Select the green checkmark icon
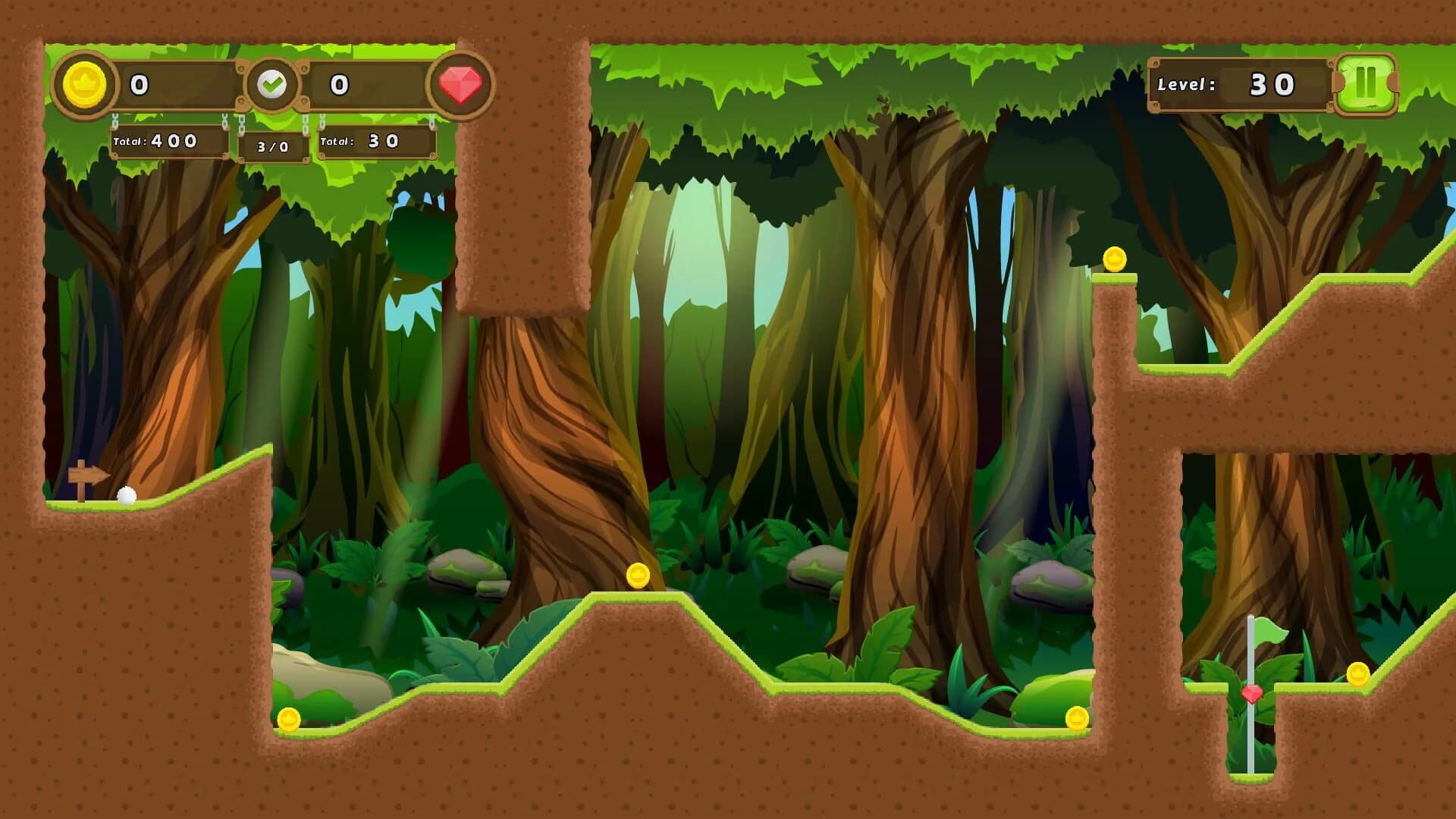This screenshot has width=1456, height=819. tap(273, 82)
